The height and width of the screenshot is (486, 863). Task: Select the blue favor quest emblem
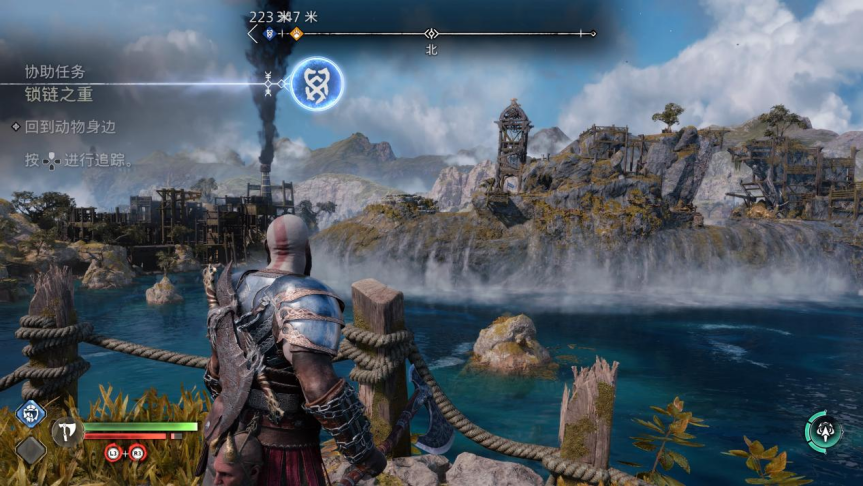317,84
